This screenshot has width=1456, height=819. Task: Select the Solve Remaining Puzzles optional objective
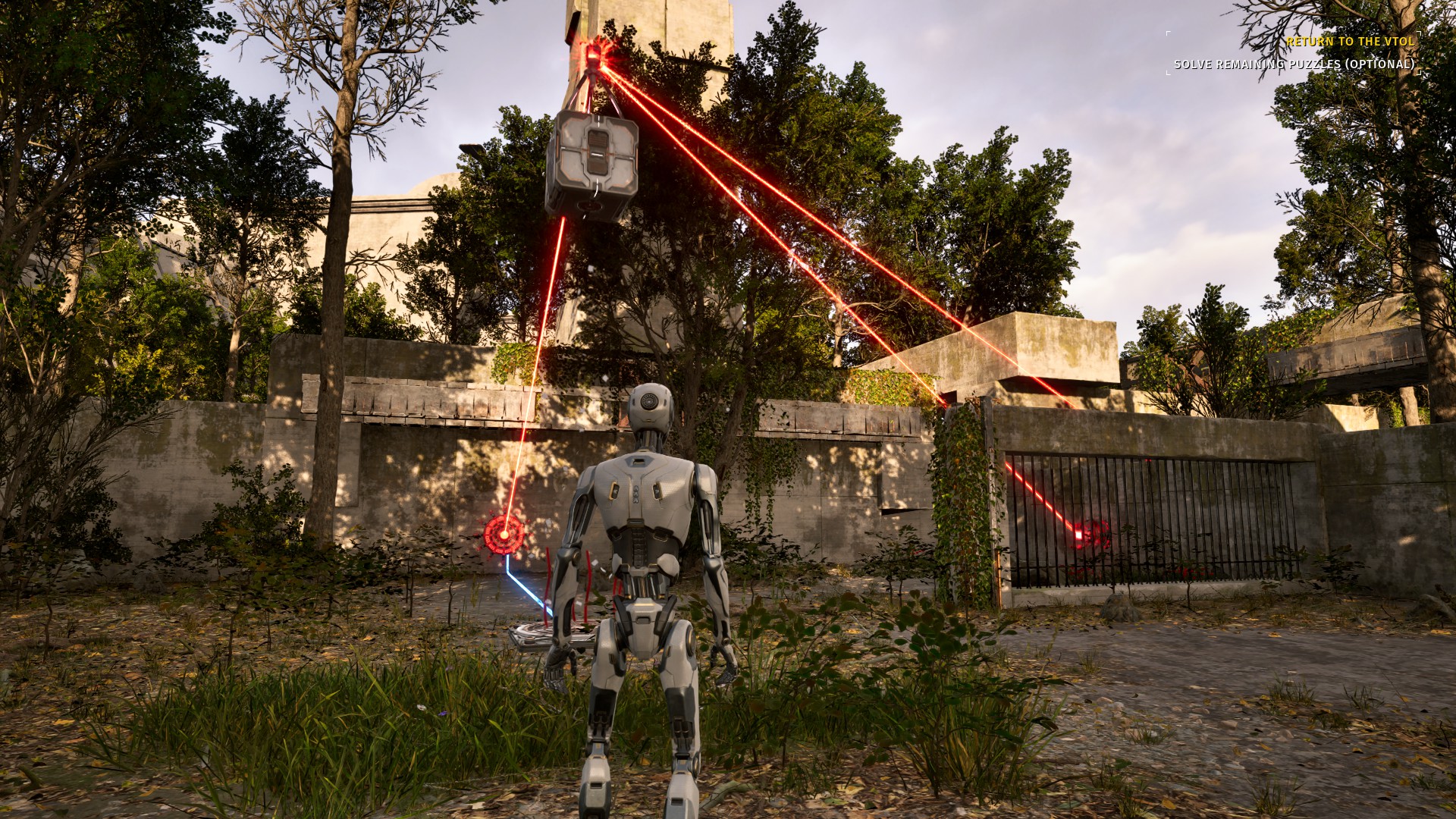pyautogui.click(x=1294, y=64)
